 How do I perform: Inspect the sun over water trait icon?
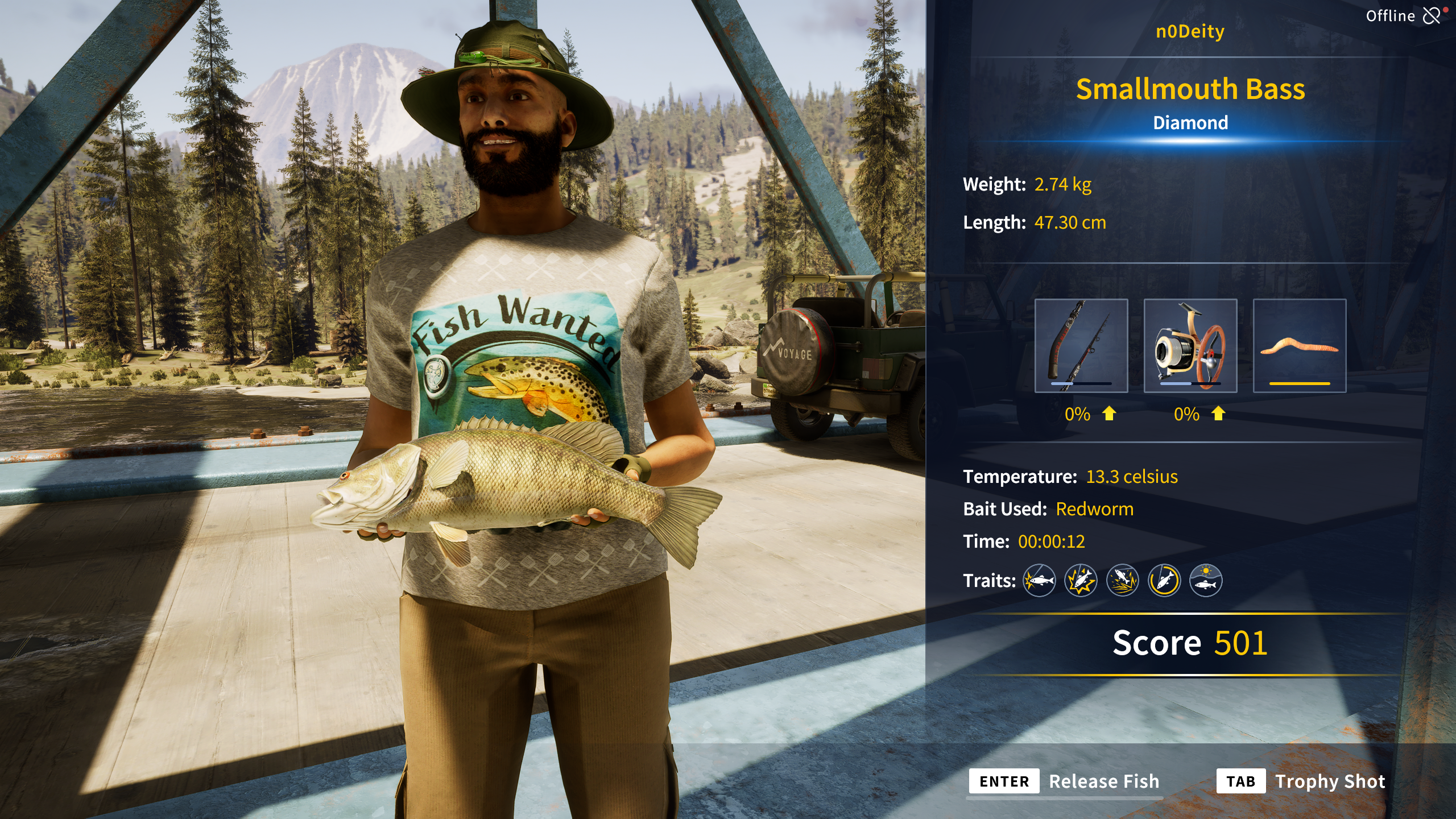1205,581
